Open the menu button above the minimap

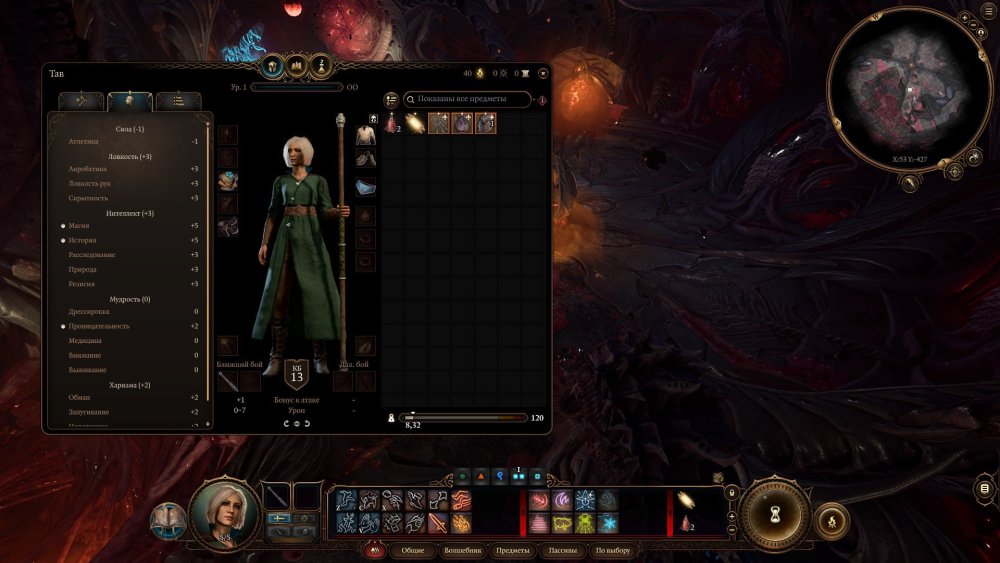pyautogui.click(x=964, y=20)
